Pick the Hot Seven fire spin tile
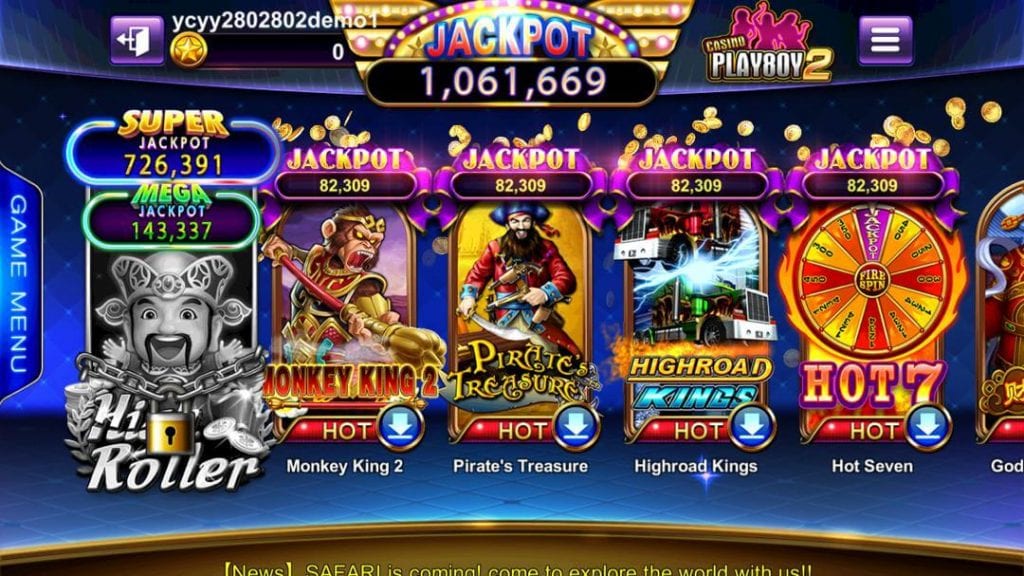 (x=872, y=300)
